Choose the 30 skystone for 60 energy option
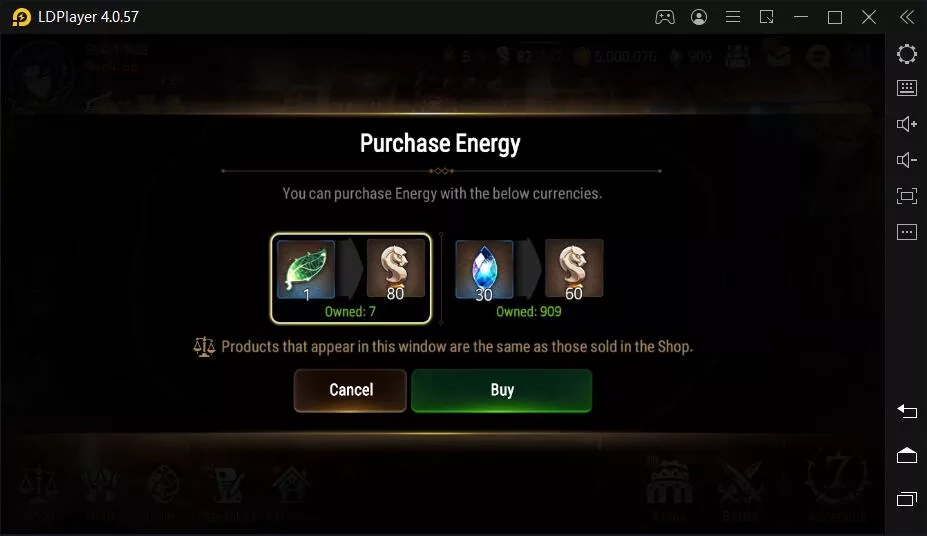Viewport: 927px width, 536px height. point(530,278)
